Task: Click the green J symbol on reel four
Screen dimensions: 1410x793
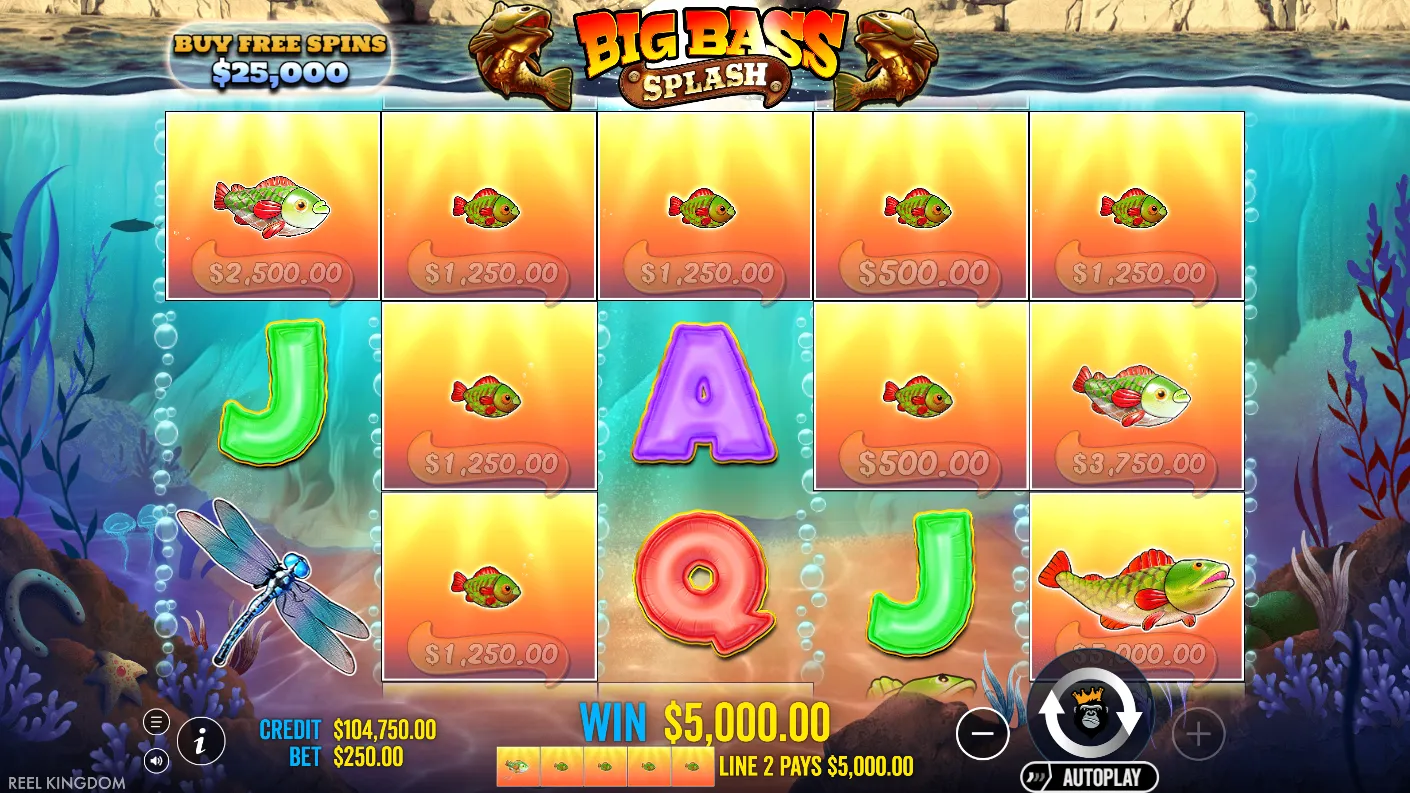Action: click(x=920, y=586)
